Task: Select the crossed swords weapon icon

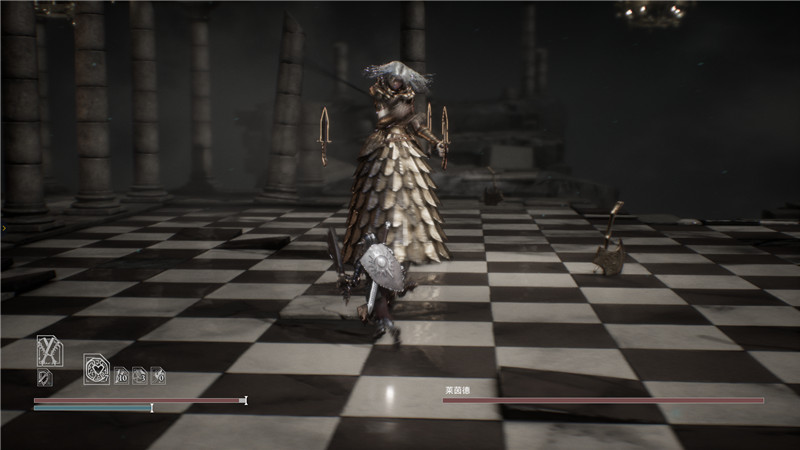Action: pyautogui.click(x=48, y=350)
